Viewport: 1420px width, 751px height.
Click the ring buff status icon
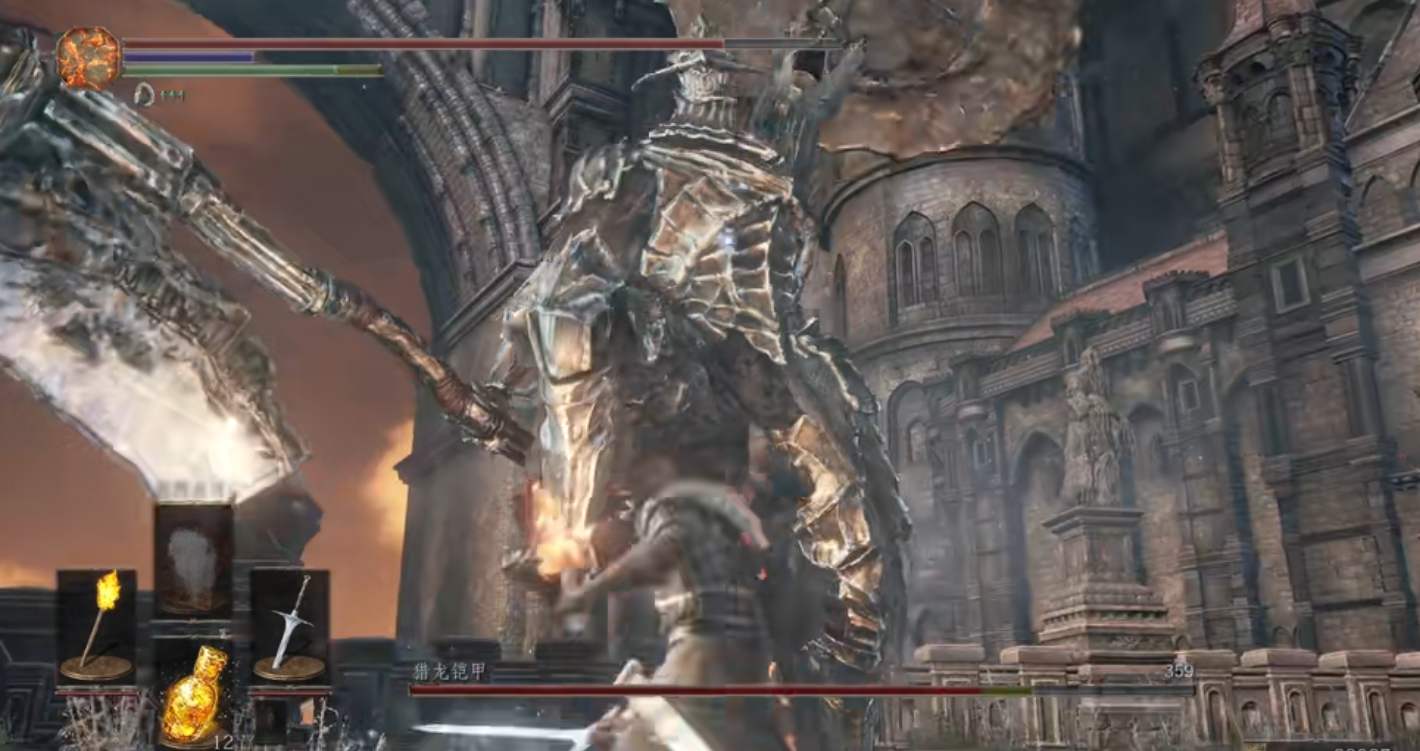pyautogui.click(x=144, y=95)
